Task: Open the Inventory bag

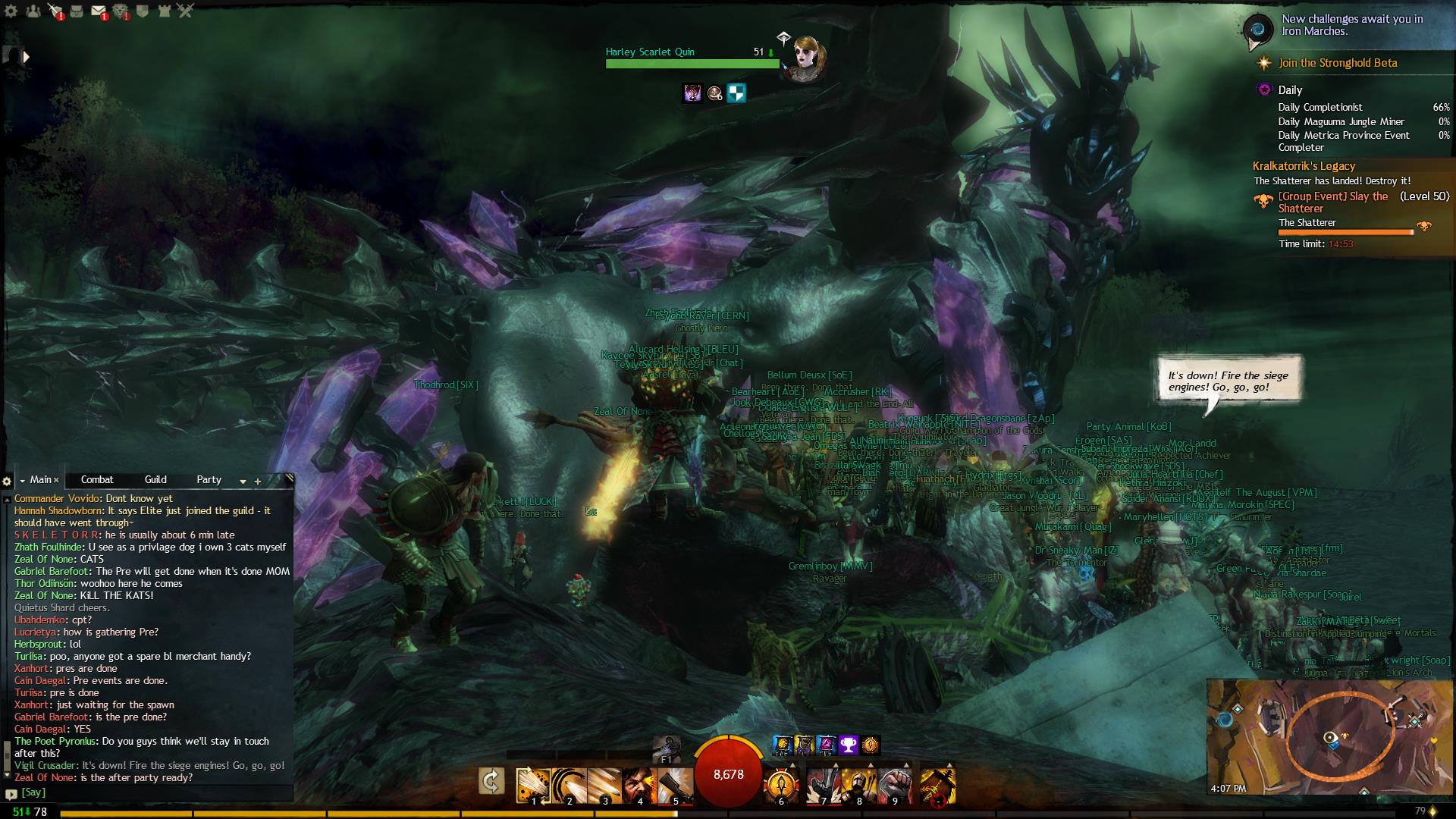Action: pos(77,11)
